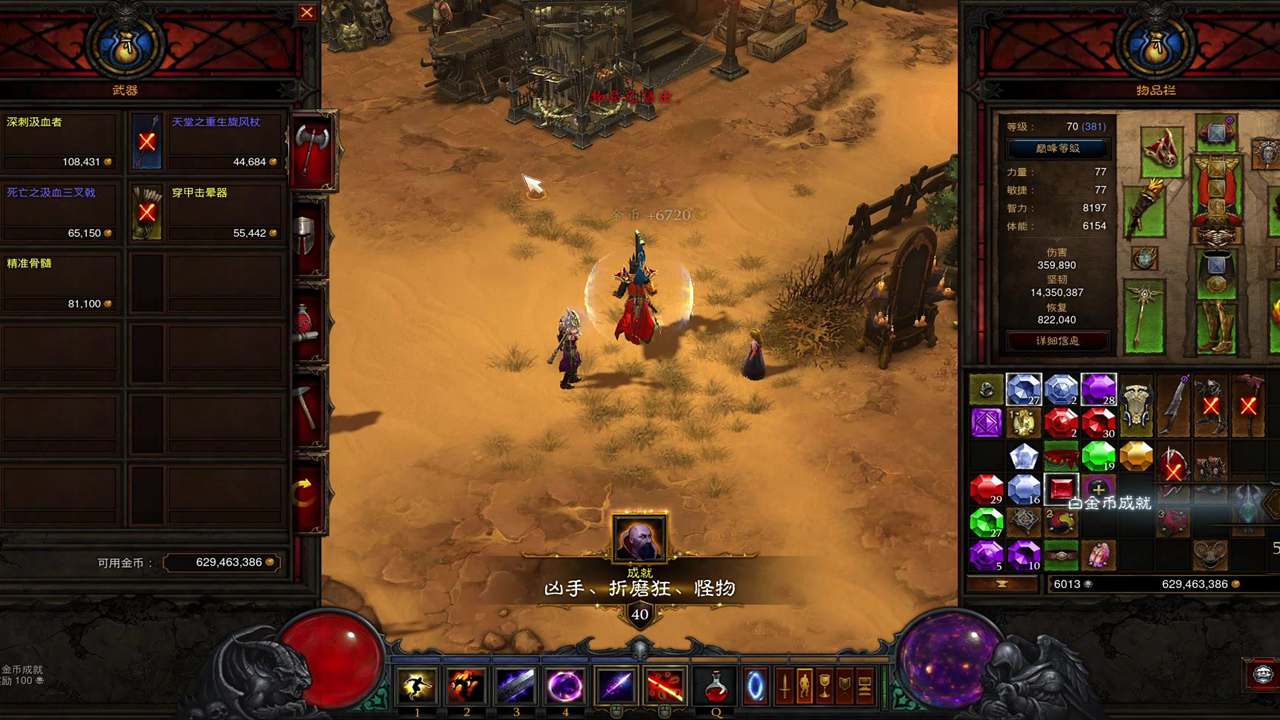Pick the 穿甲击晕器 recipe entry
The height and width of the screenshot is (720, 1280).
coord(204,212)
